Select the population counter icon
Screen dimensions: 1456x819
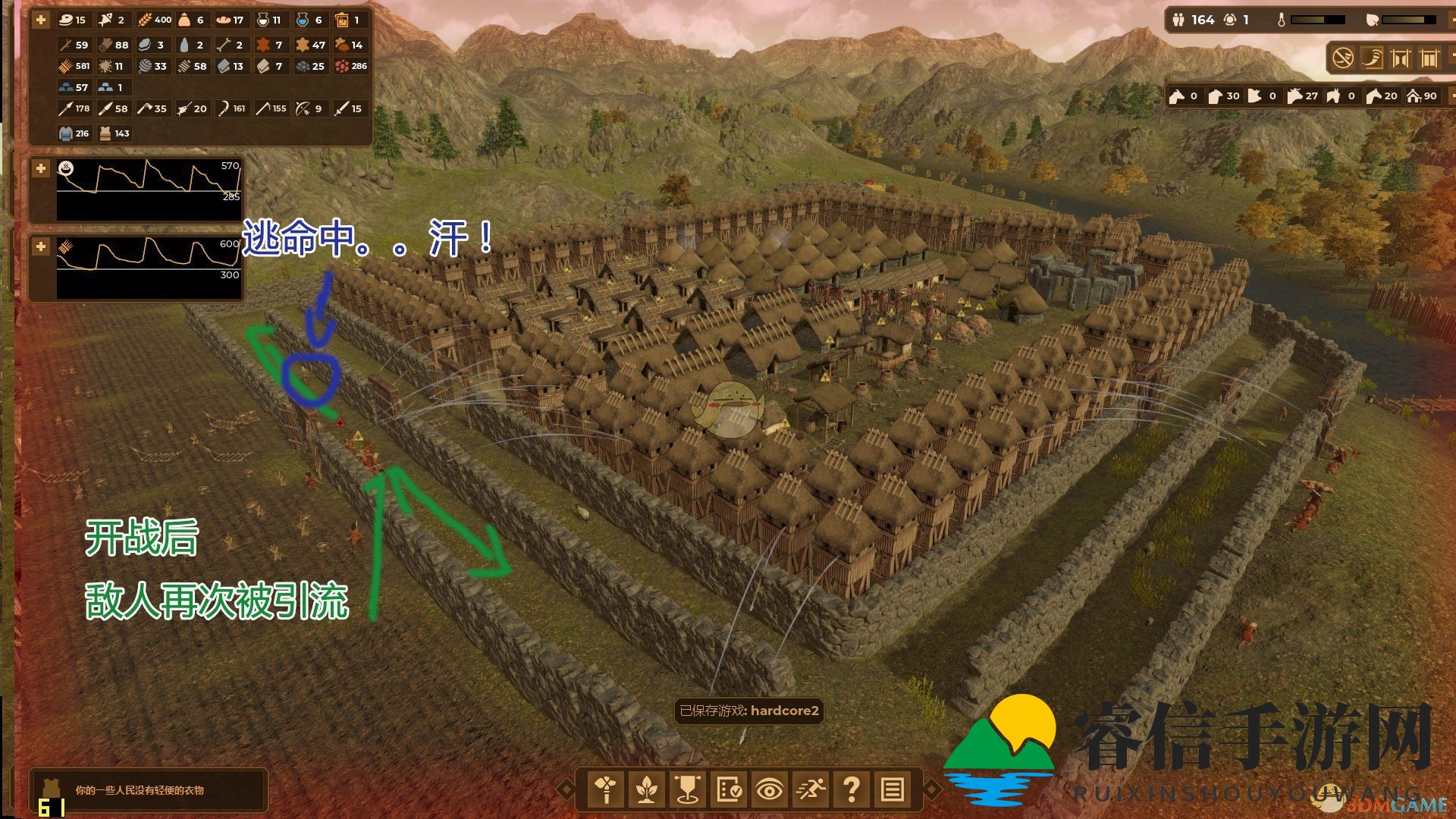(1178, 20)
